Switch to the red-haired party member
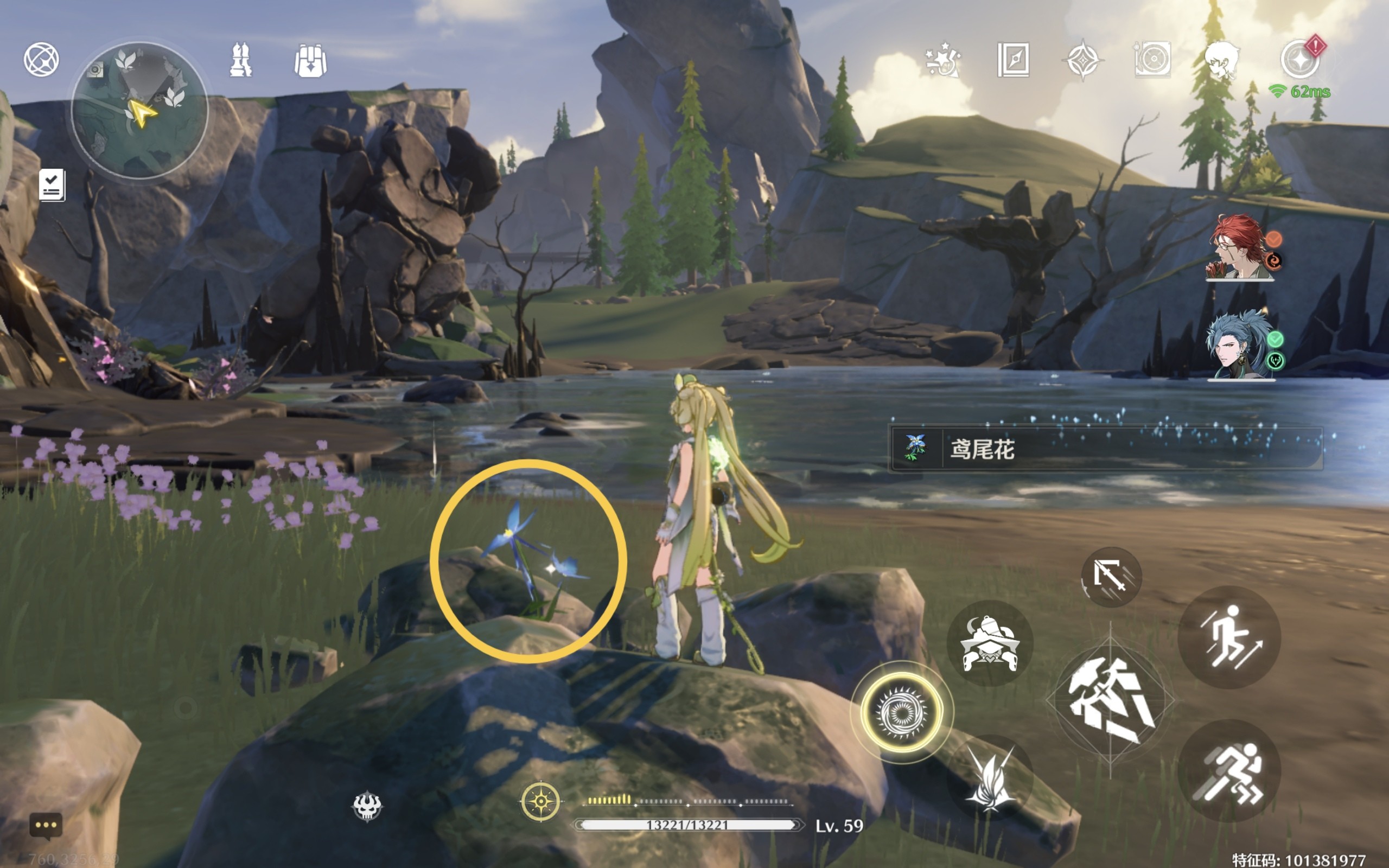The image size is (1389, 868). click(1240, 247)
